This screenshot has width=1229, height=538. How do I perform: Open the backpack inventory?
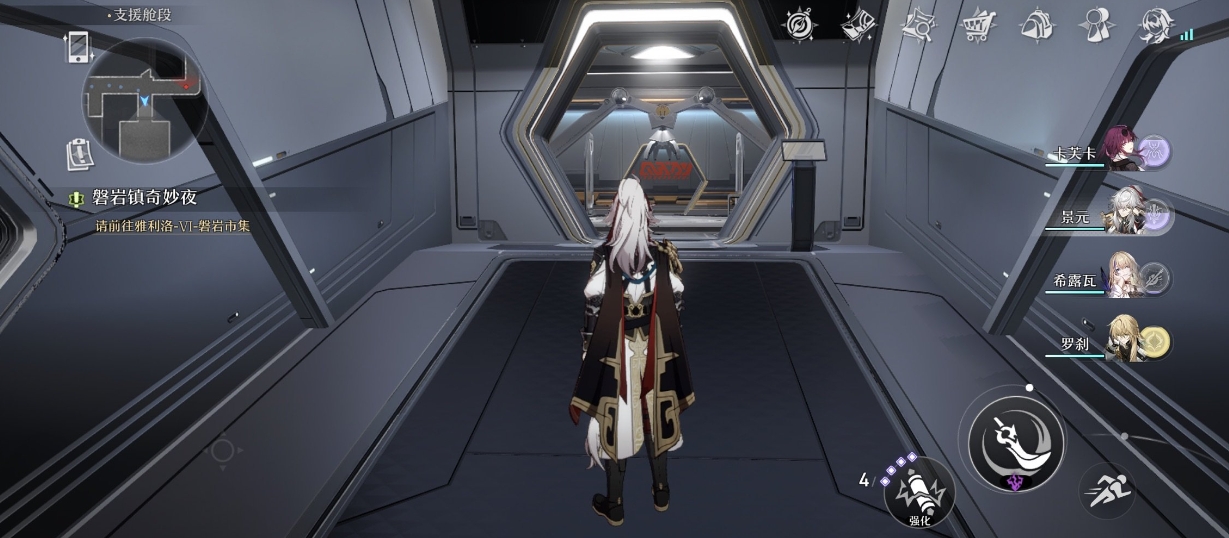click(1037, 25)
